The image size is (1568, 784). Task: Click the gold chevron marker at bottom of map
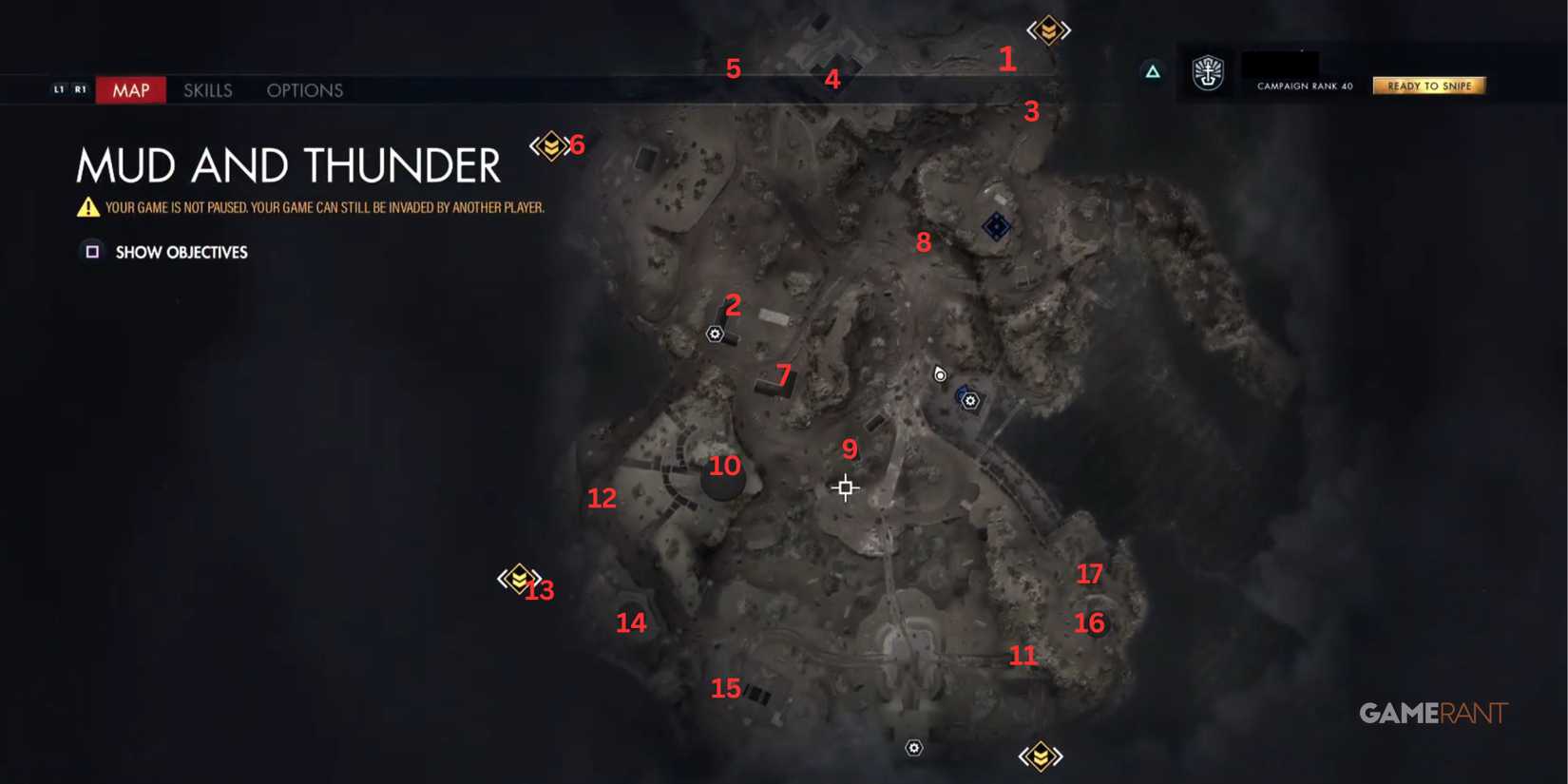(x=1042, y=754)
